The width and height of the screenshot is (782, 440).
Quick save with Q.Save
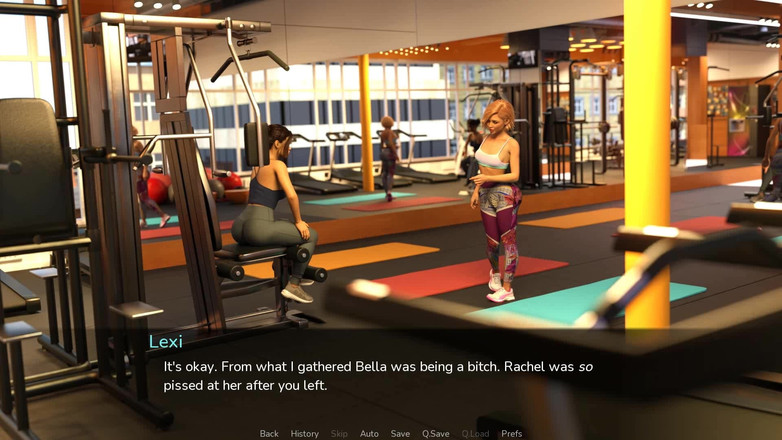[435, 434]
